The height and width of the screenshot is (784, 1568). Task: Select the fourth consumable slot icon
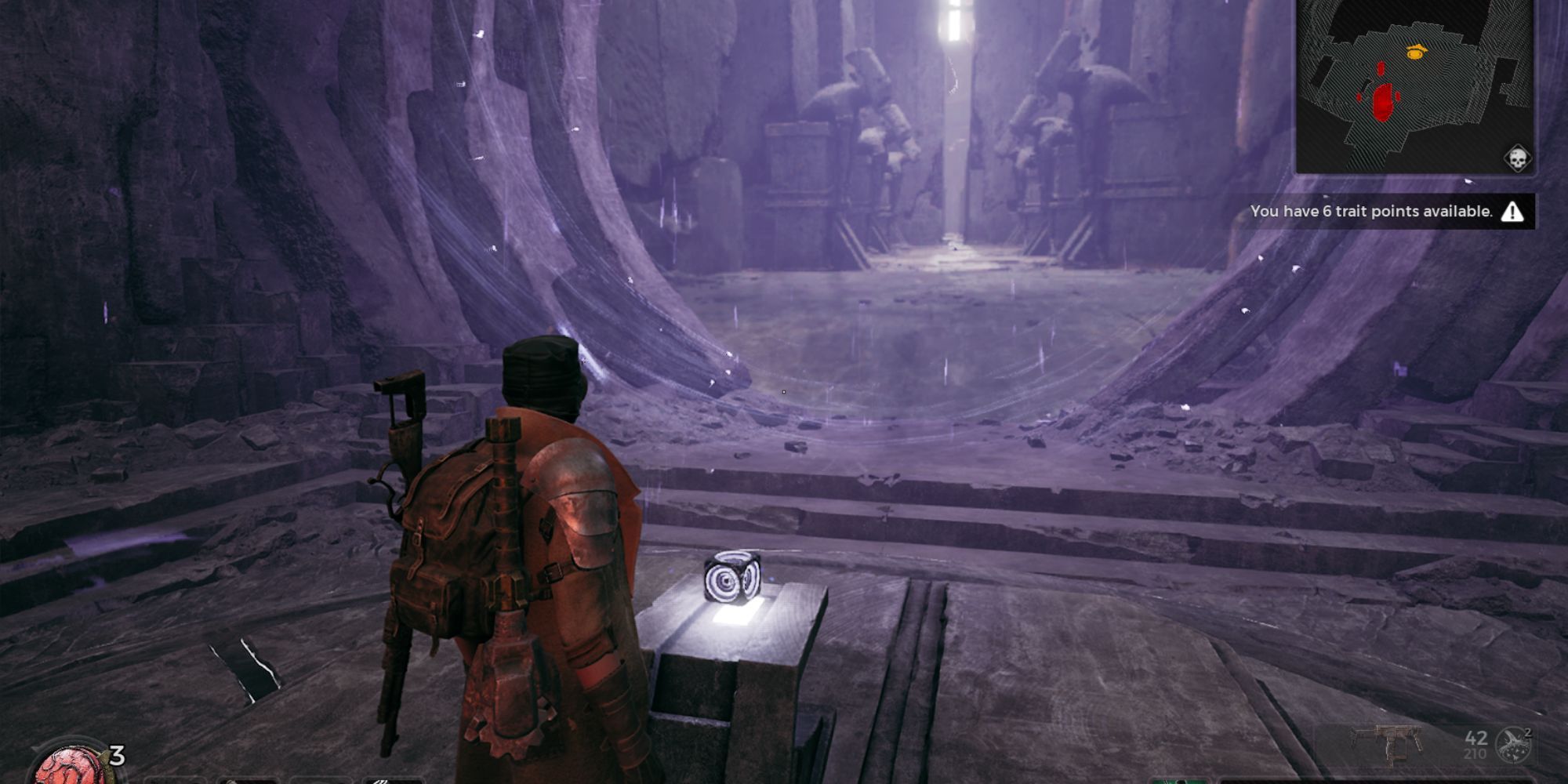tap(394, 780)
